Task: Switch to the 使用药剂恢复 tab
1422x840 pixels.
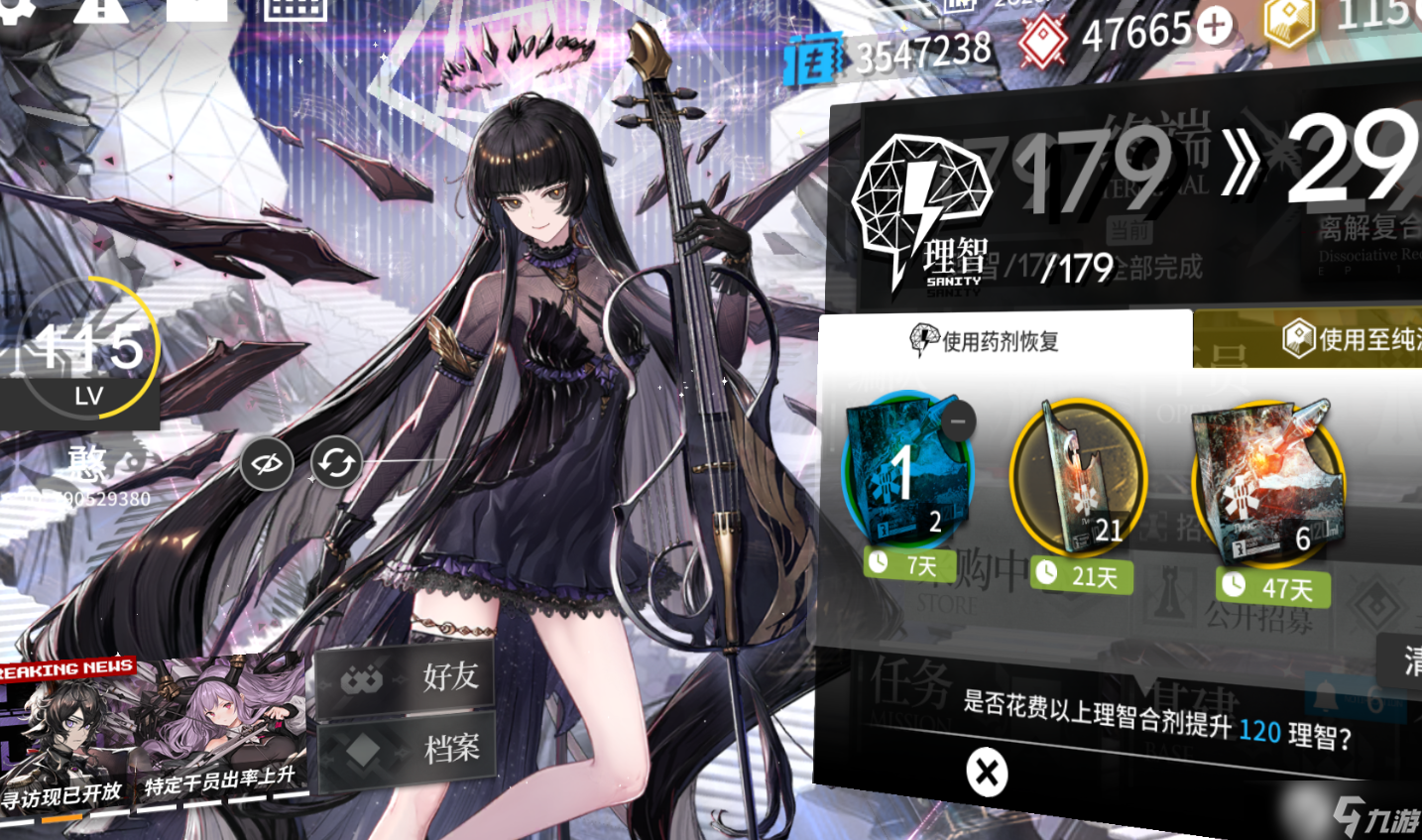Action: coord(1004,340)
